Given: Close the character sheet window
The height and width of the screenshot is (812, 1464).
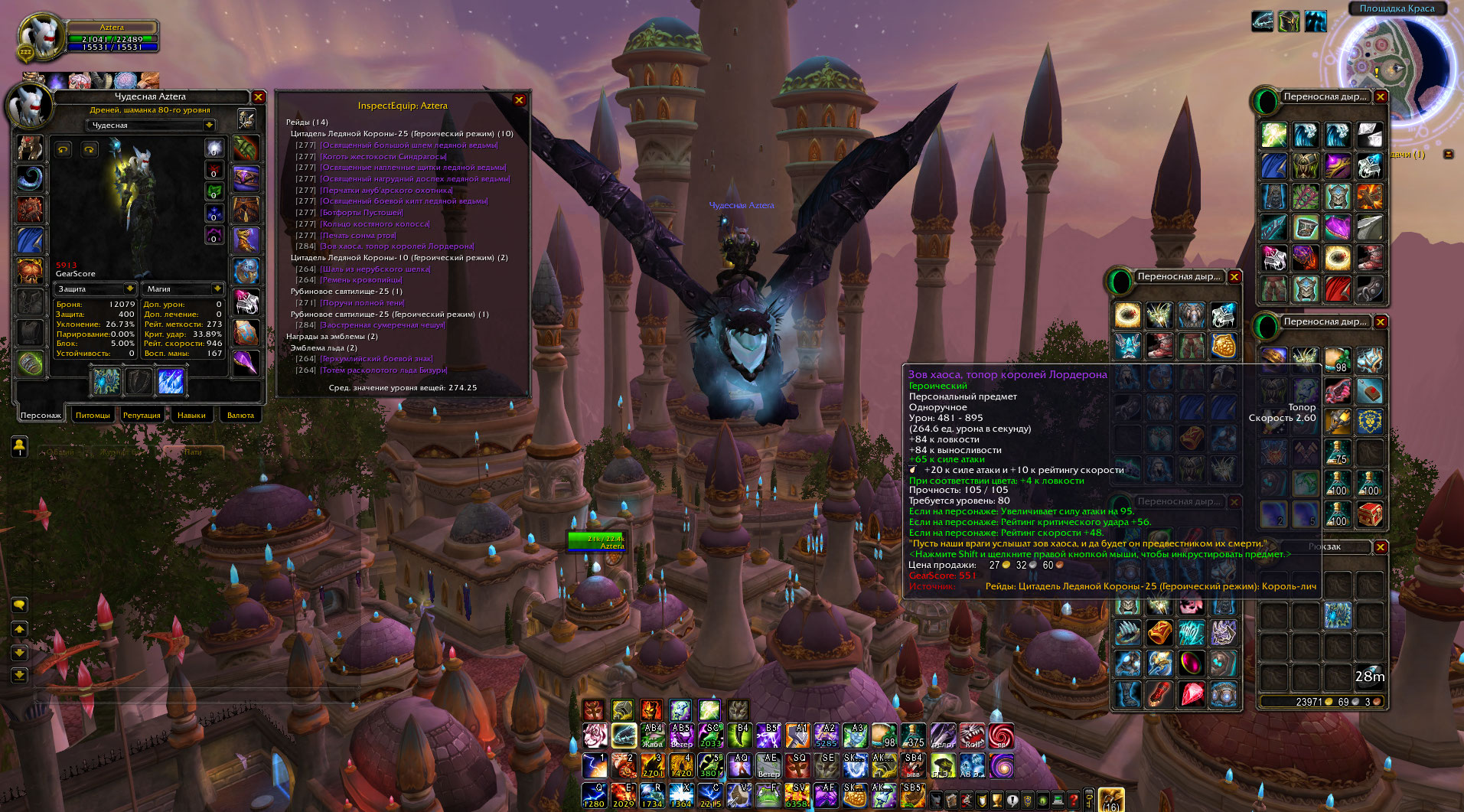Looking at the screenshot, I should (x=259, y=97).
